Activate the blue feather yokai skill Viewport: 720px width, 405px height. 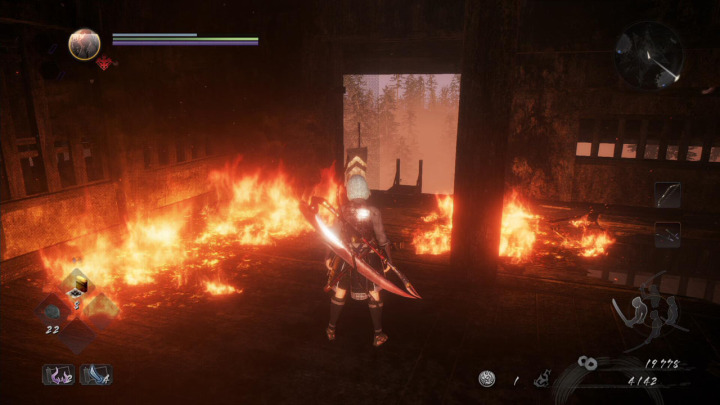click(95, 375)
